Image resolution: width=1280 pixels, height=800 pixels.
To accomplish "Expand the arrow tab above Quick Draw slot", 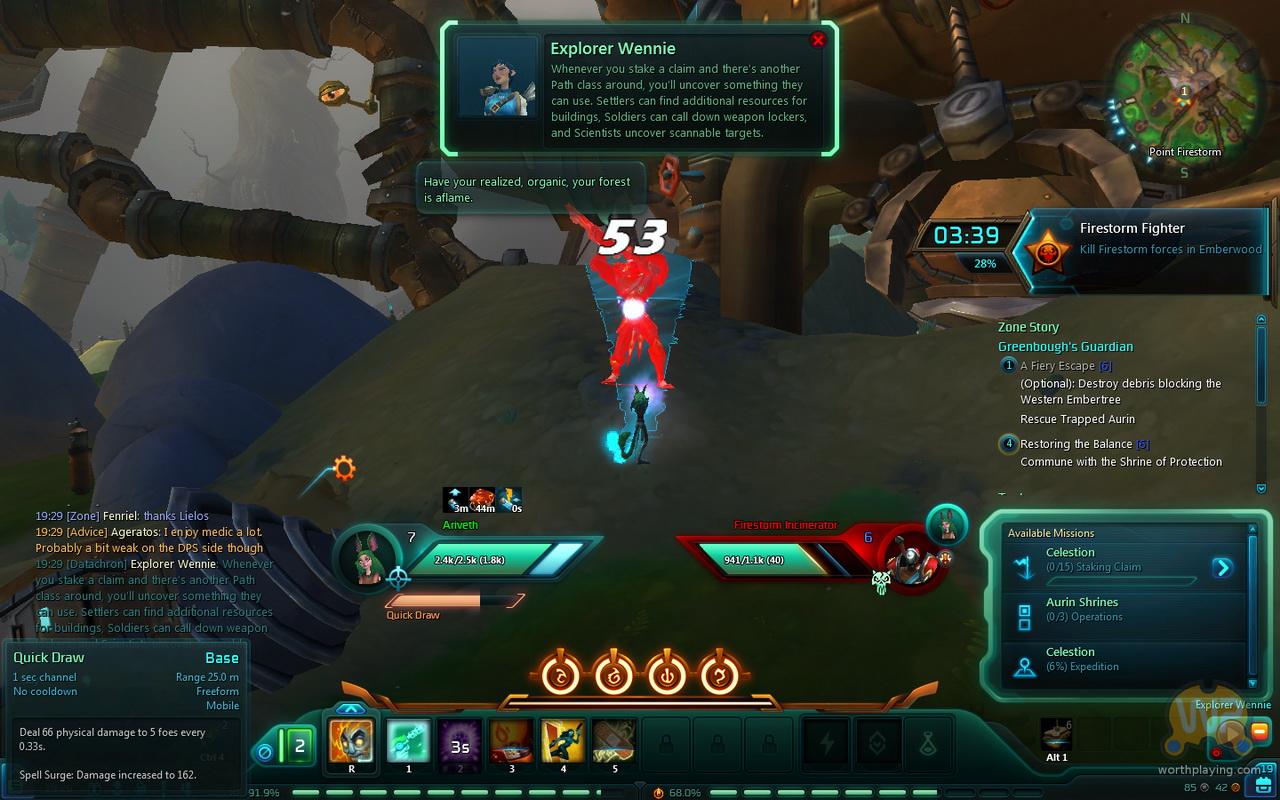I will click(x=351, y=709).
